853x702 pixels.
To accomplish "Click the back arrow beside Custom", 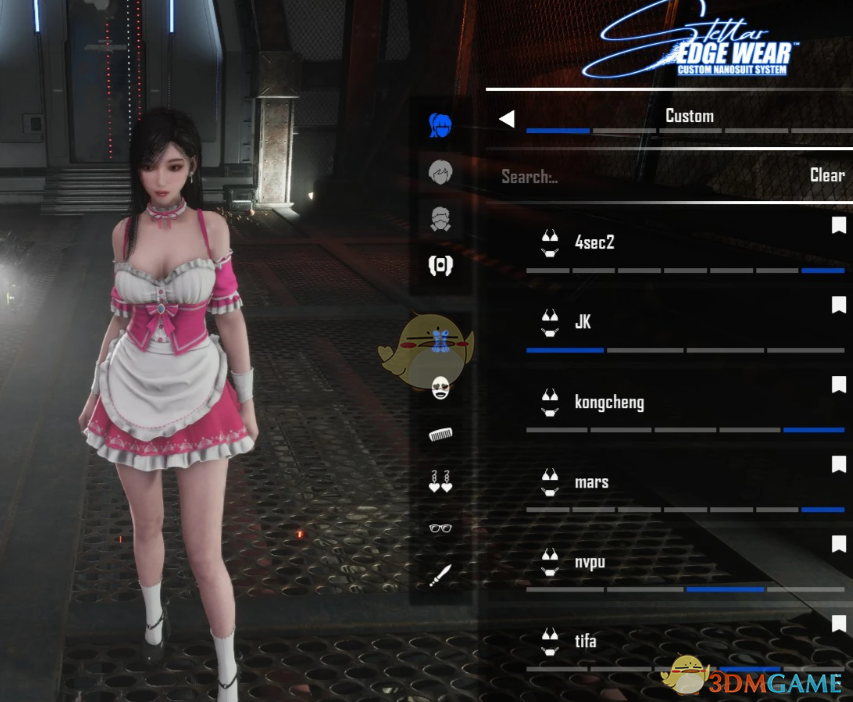I will point(507,119).
